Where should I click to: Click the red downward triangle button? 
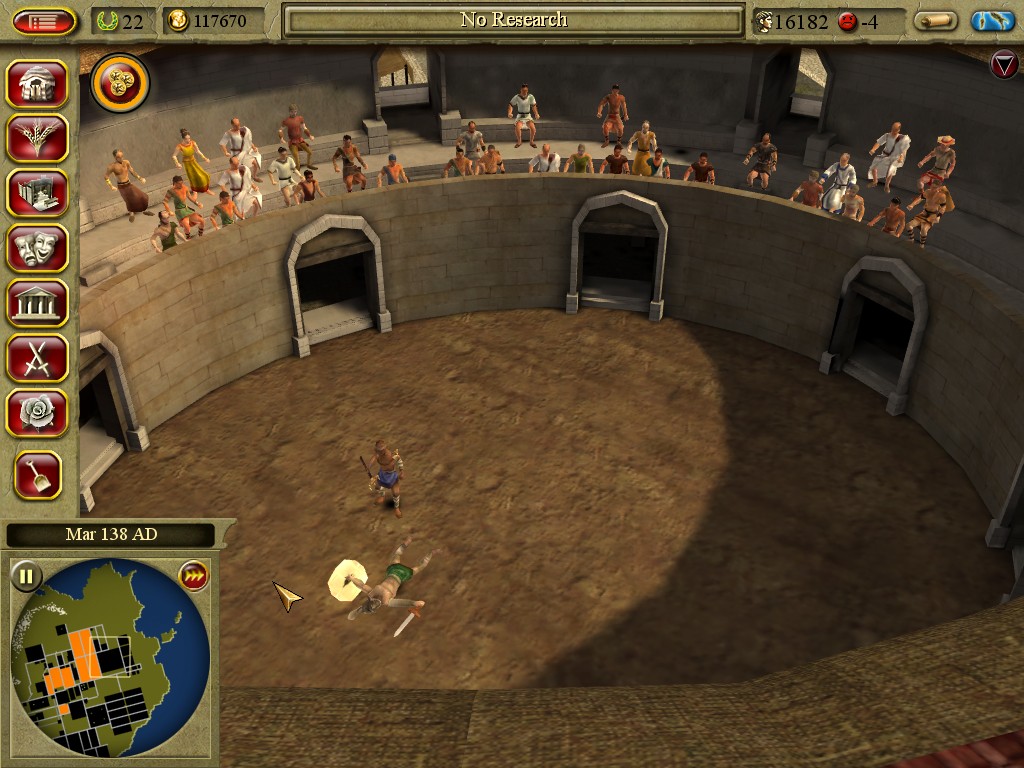1003,65
